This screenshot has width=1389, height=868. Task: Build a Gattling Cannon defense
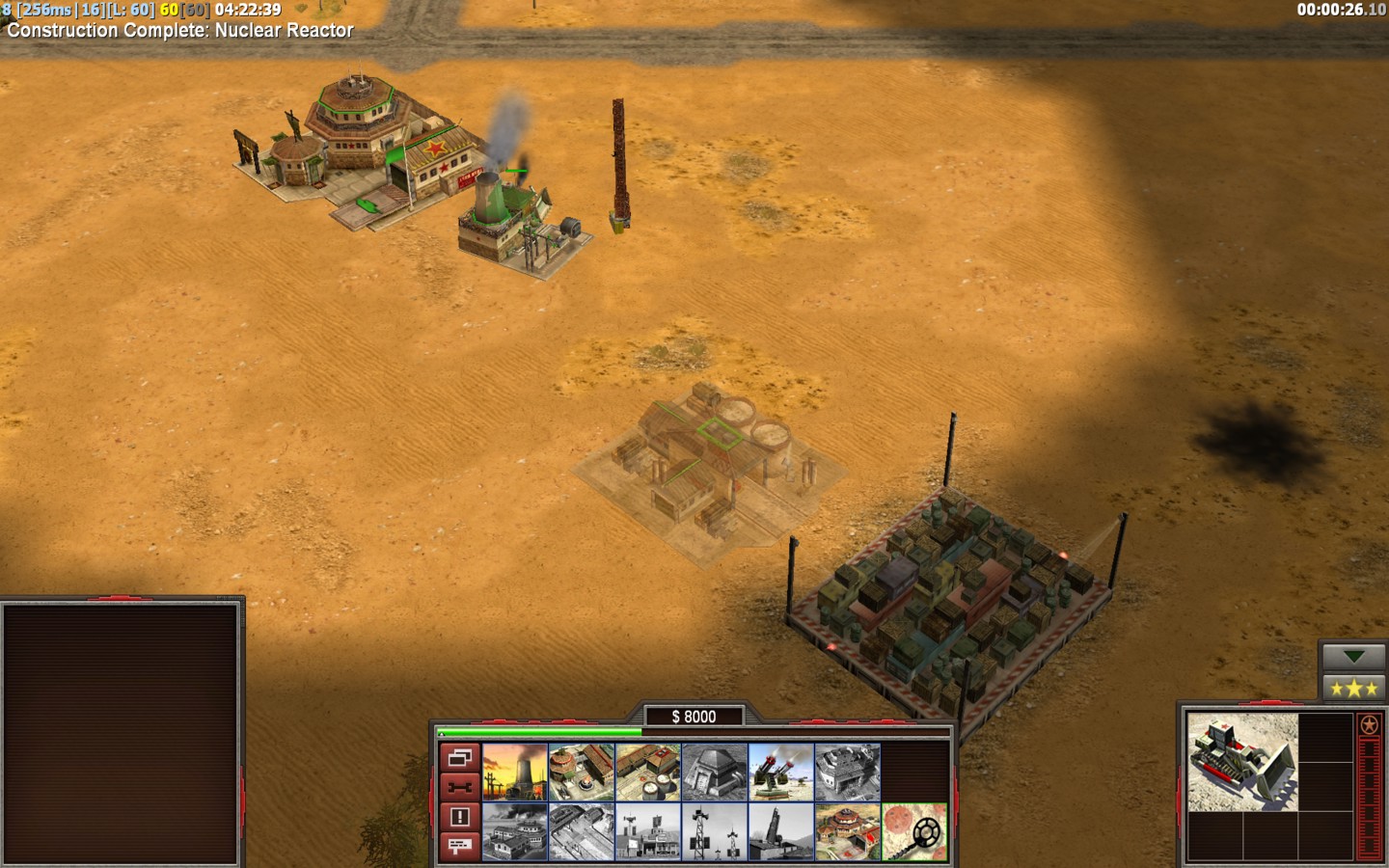point(781,772)
